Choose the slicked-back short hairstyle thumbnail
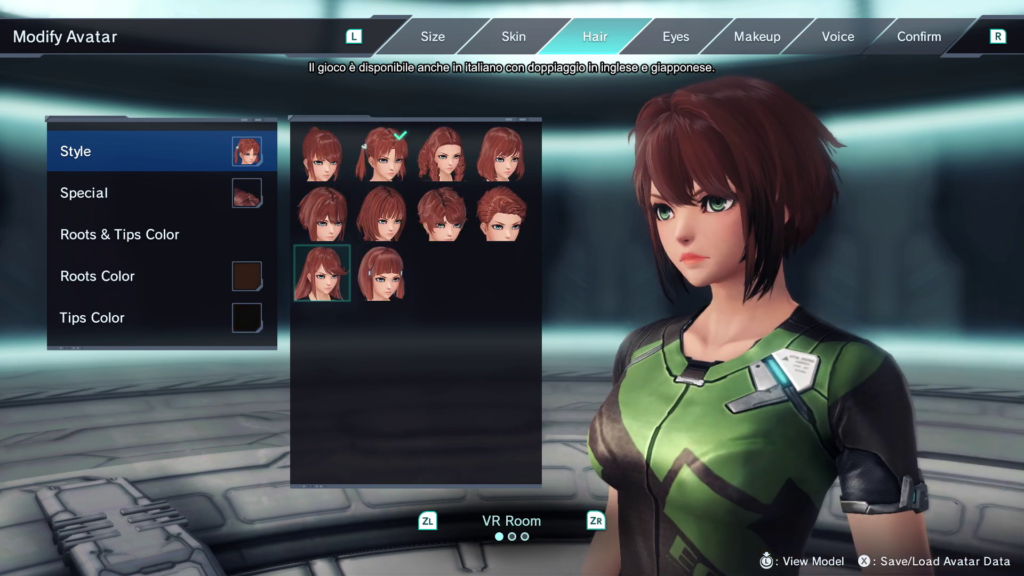 point(501,213)
